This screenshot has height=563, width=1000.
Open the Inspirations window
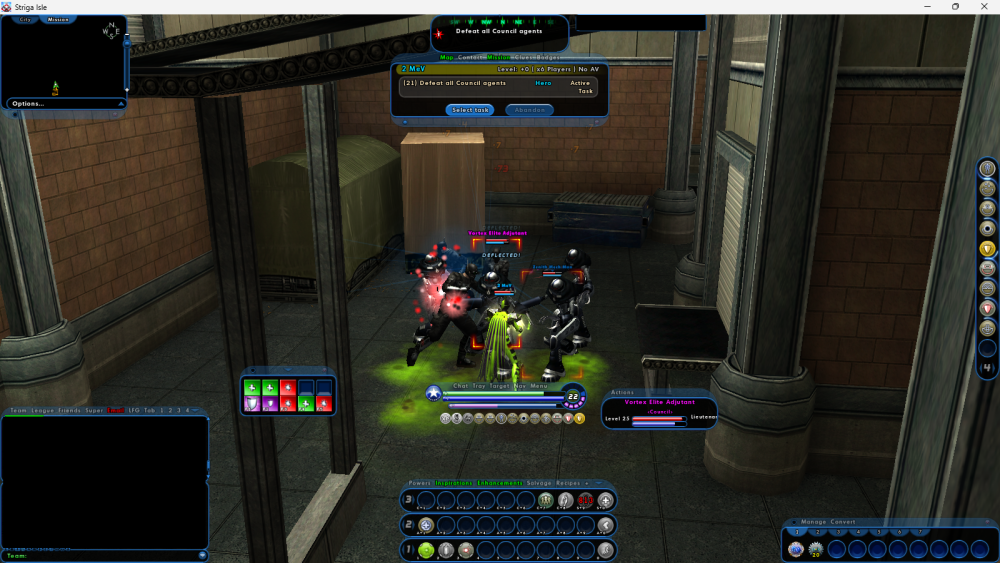tap(453, 483)
